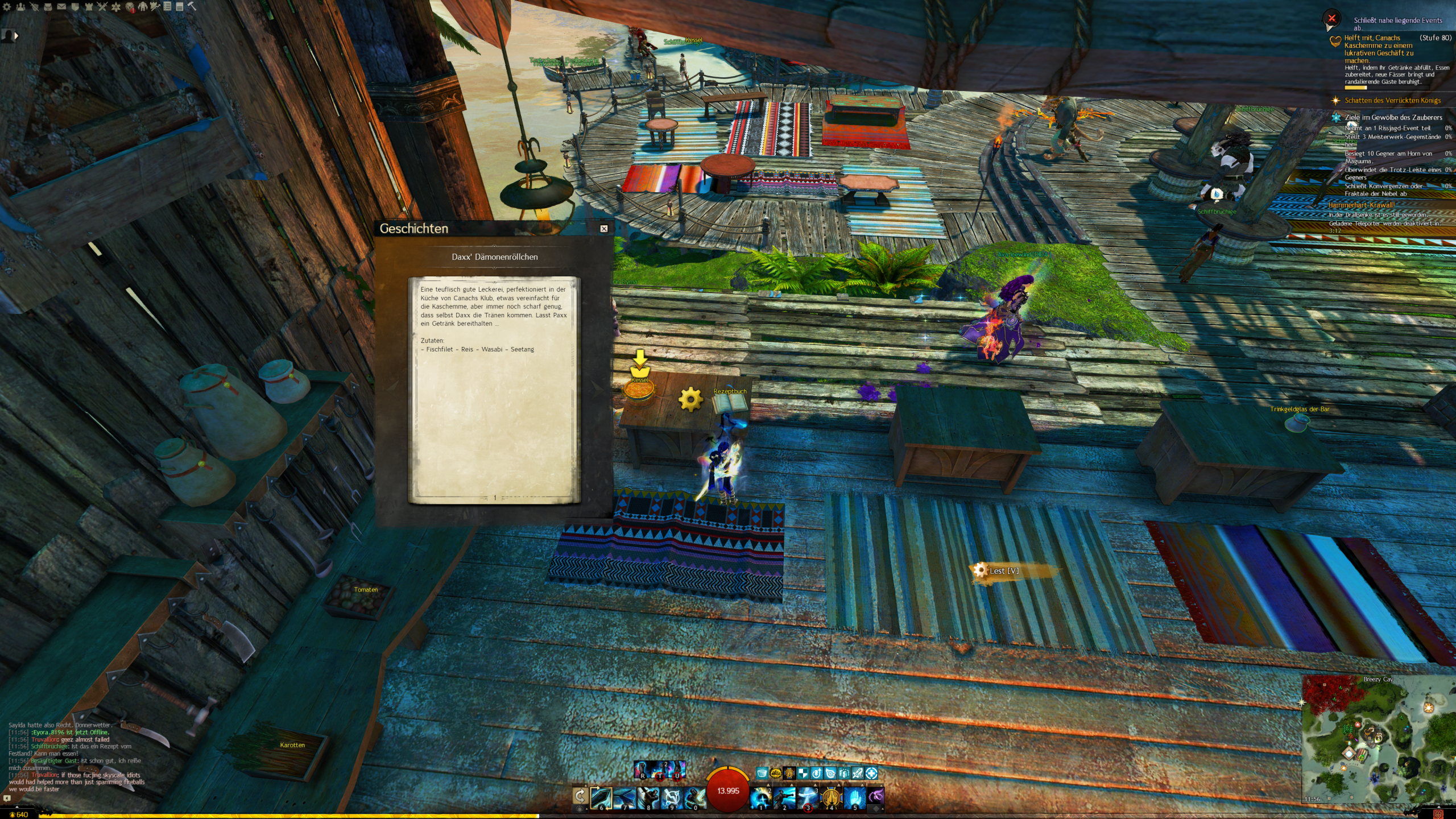Open the crossed swords PvP panel
The width and height of the screenshot is (1456, 819).
102,7
